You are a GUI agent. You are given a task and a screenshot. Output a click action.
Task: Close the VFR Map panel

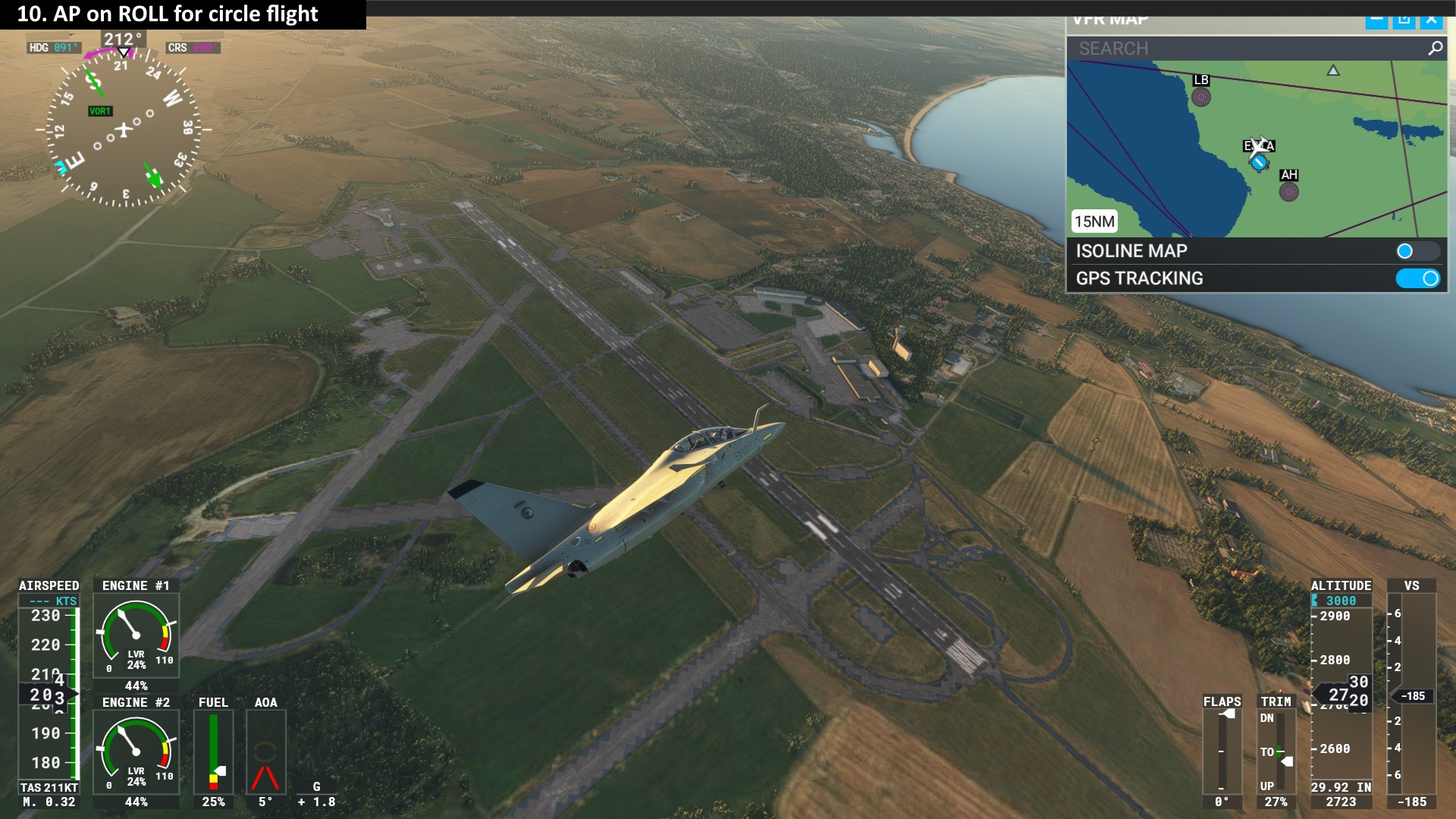tap(1431, 20)
